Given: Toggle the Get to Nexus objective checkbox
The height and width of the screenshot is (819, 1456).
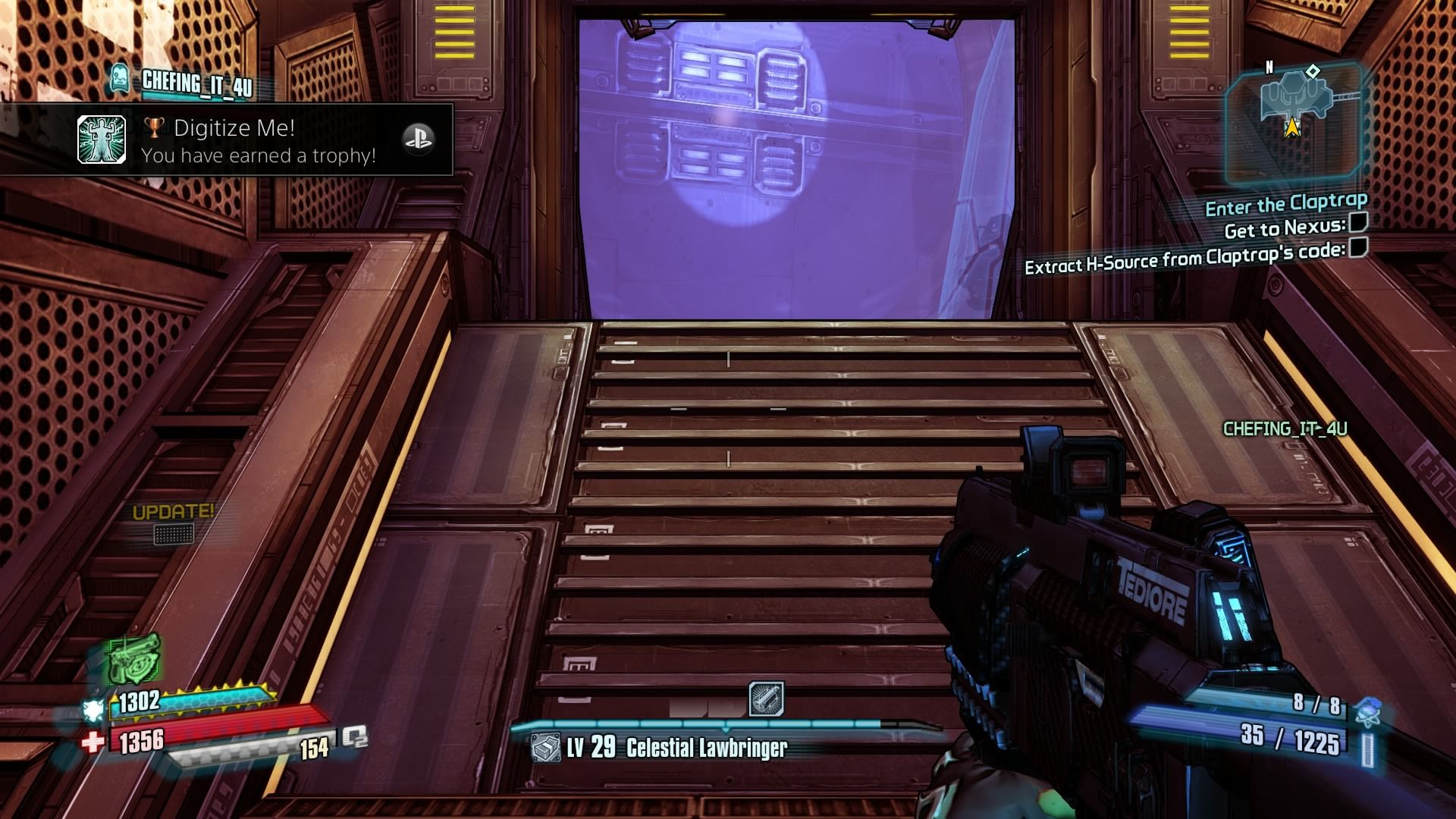Looking at the screenshot, I should point(1358,222).
